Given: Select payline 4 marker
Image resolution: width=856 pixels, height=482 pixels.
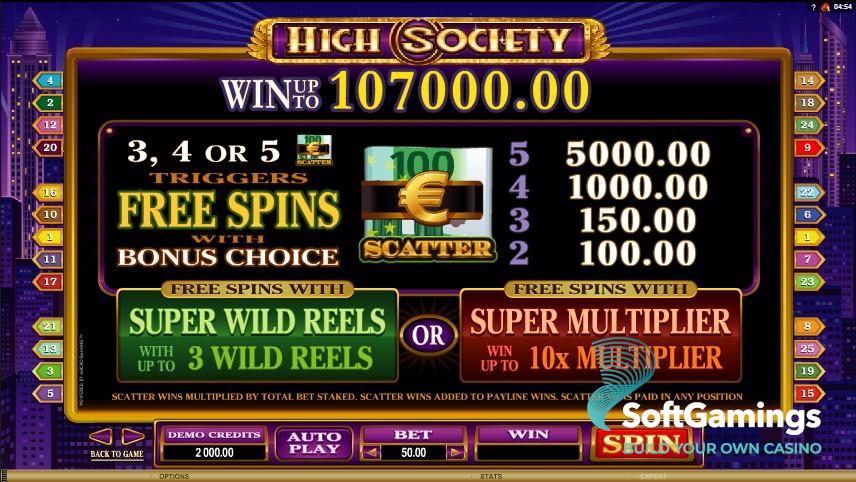Looking at the screenshot, I should point(47,80).
